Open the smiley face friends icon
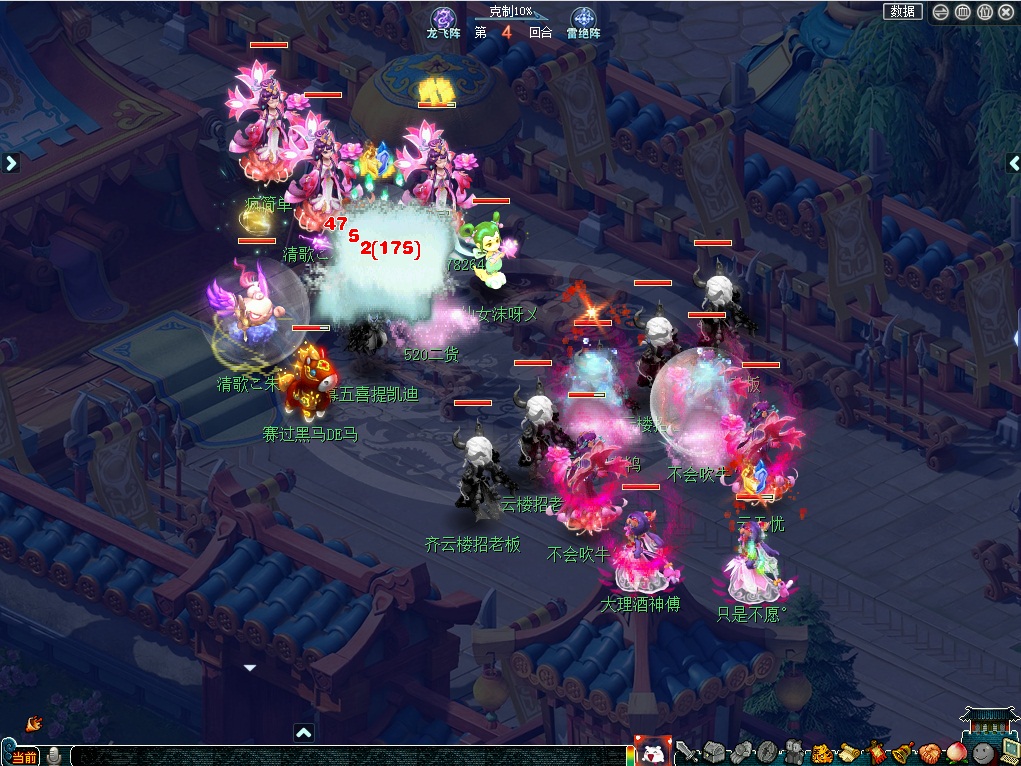Screen dimensions: 1021x766 click(984, 752)
